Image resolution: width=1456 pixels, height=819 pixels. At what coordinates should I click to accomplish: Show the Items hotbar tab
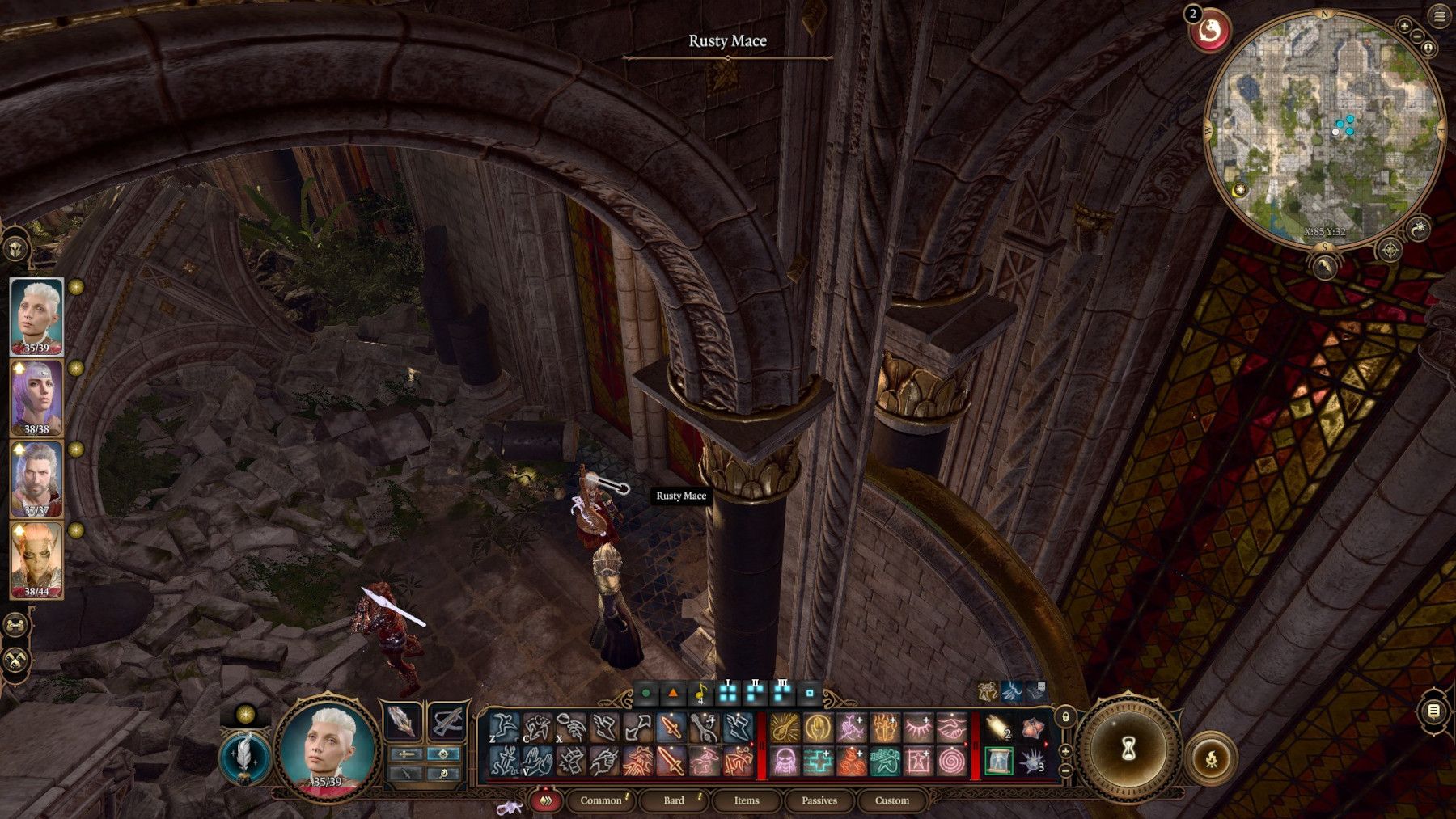point(746,800)
